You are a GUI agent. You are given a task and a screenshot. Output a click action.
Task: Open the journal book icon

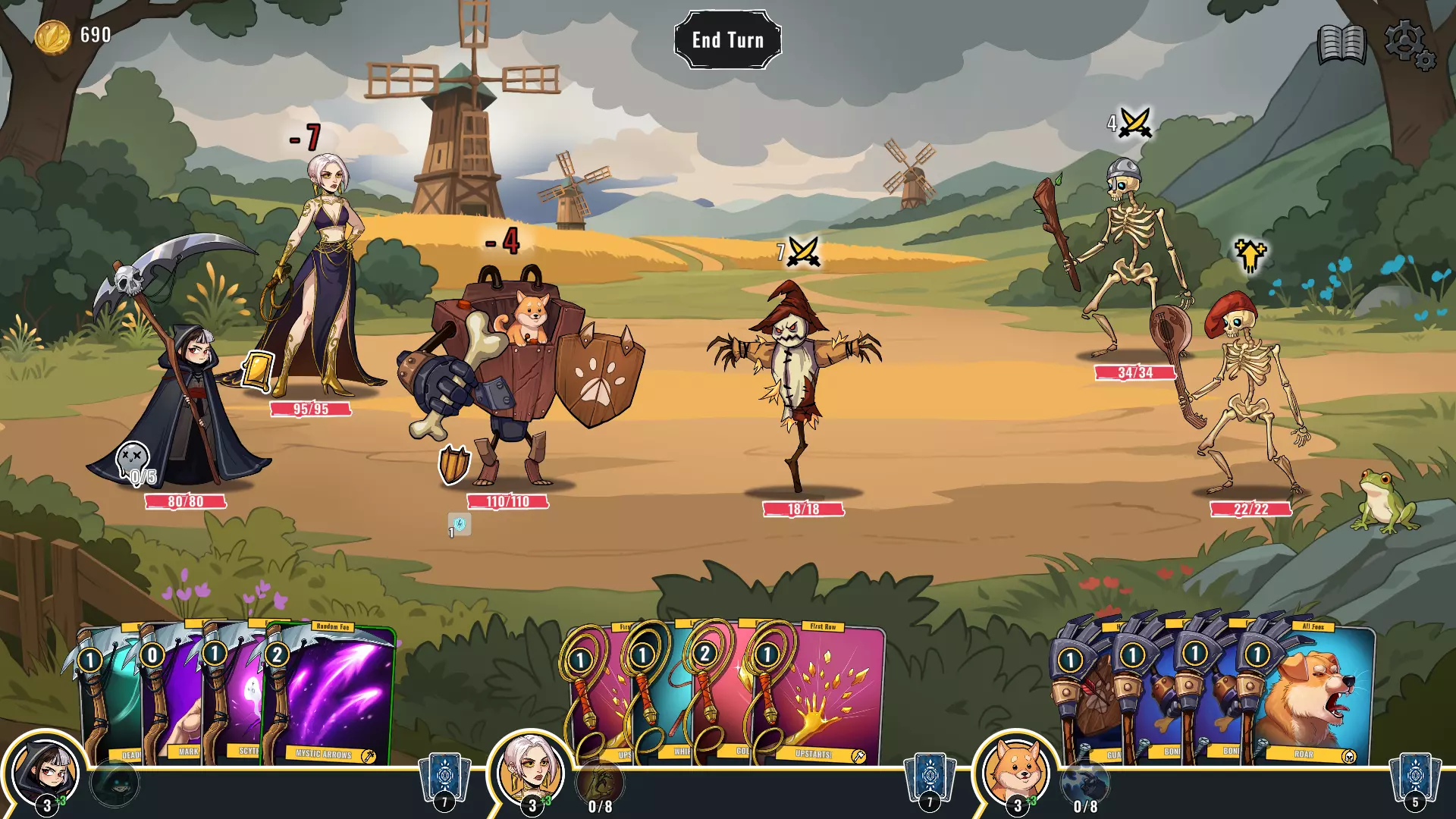1341,44
